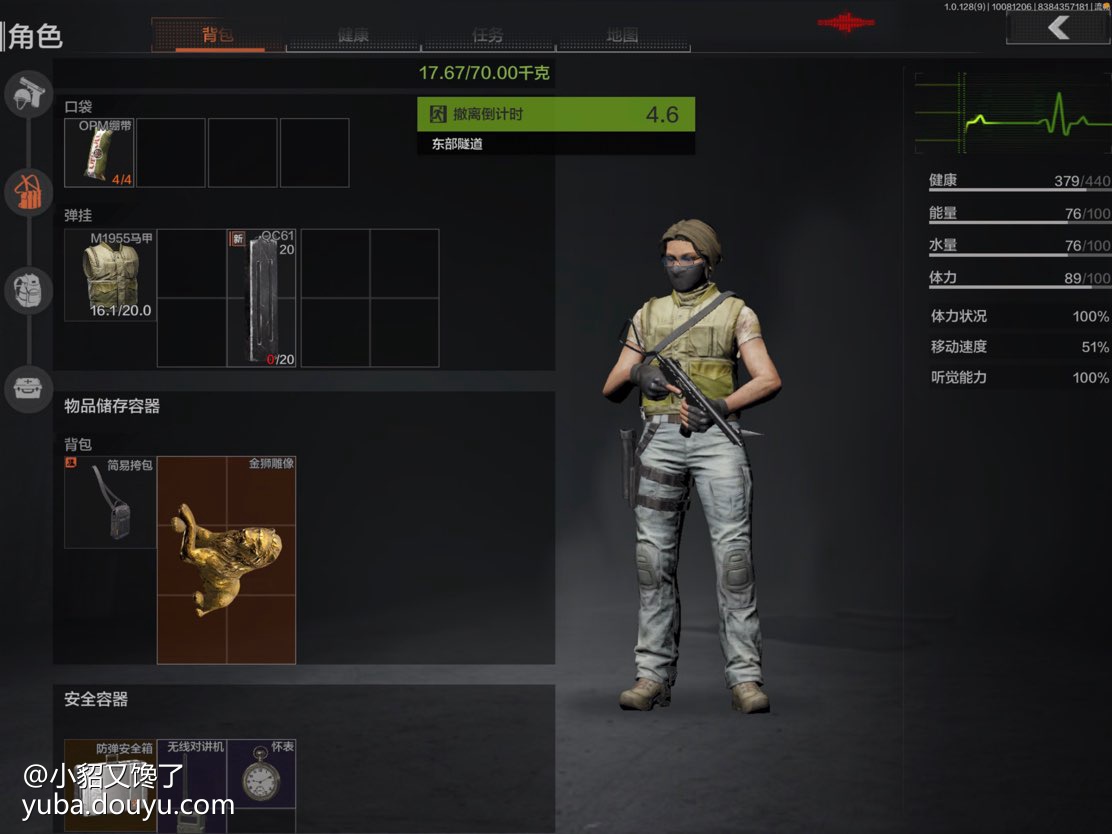Click the 撤离倒计时 extraction countdown banner
This screenshot has height=834, width=1112.
tap(555, 114)
